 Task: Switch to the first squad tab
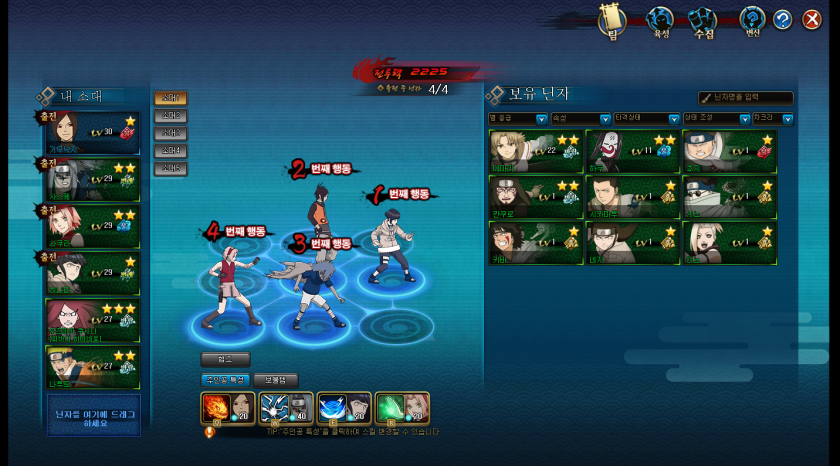point(170,98)
